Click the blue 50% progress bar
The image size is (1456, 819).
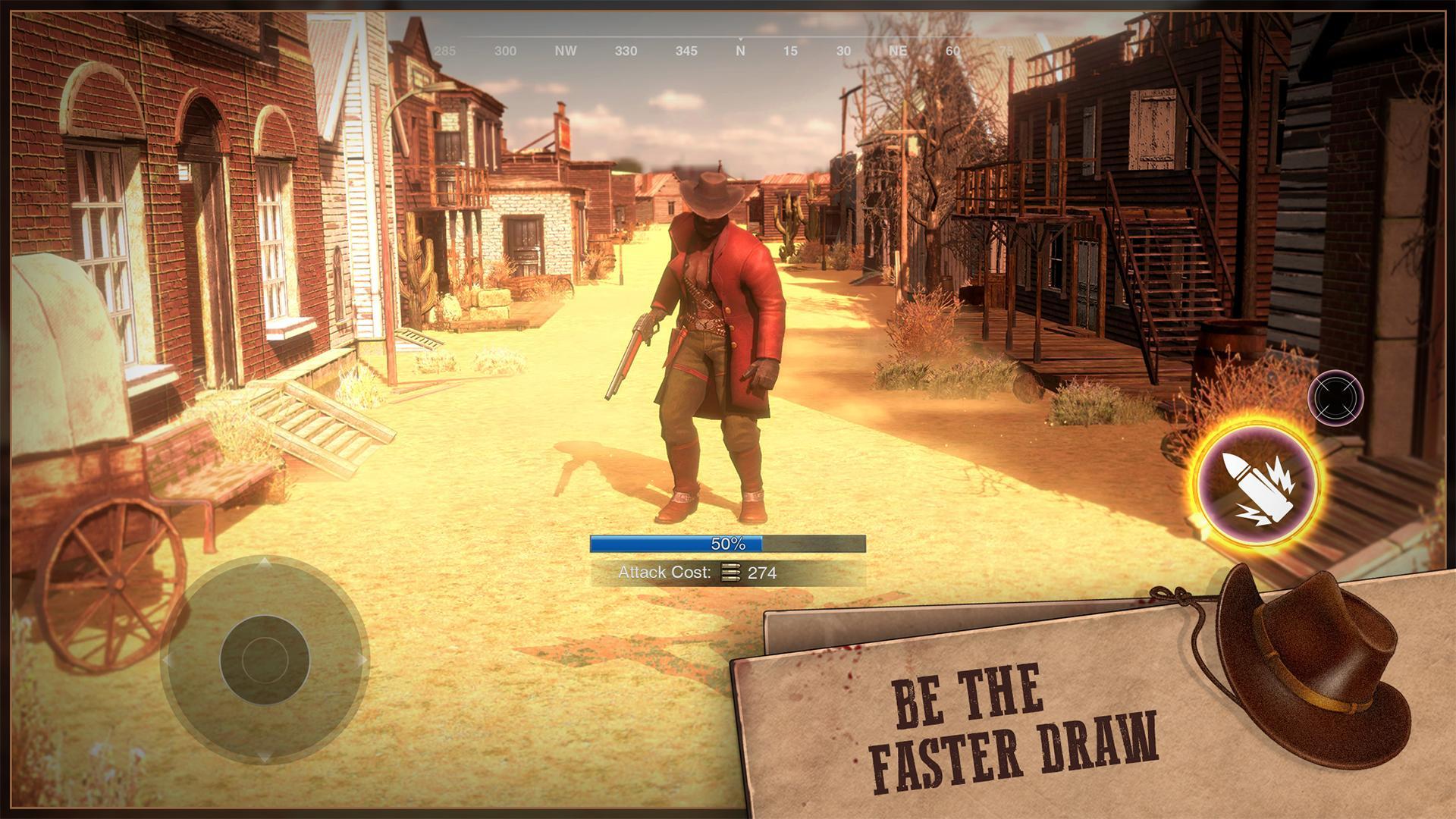click(728, 544)
